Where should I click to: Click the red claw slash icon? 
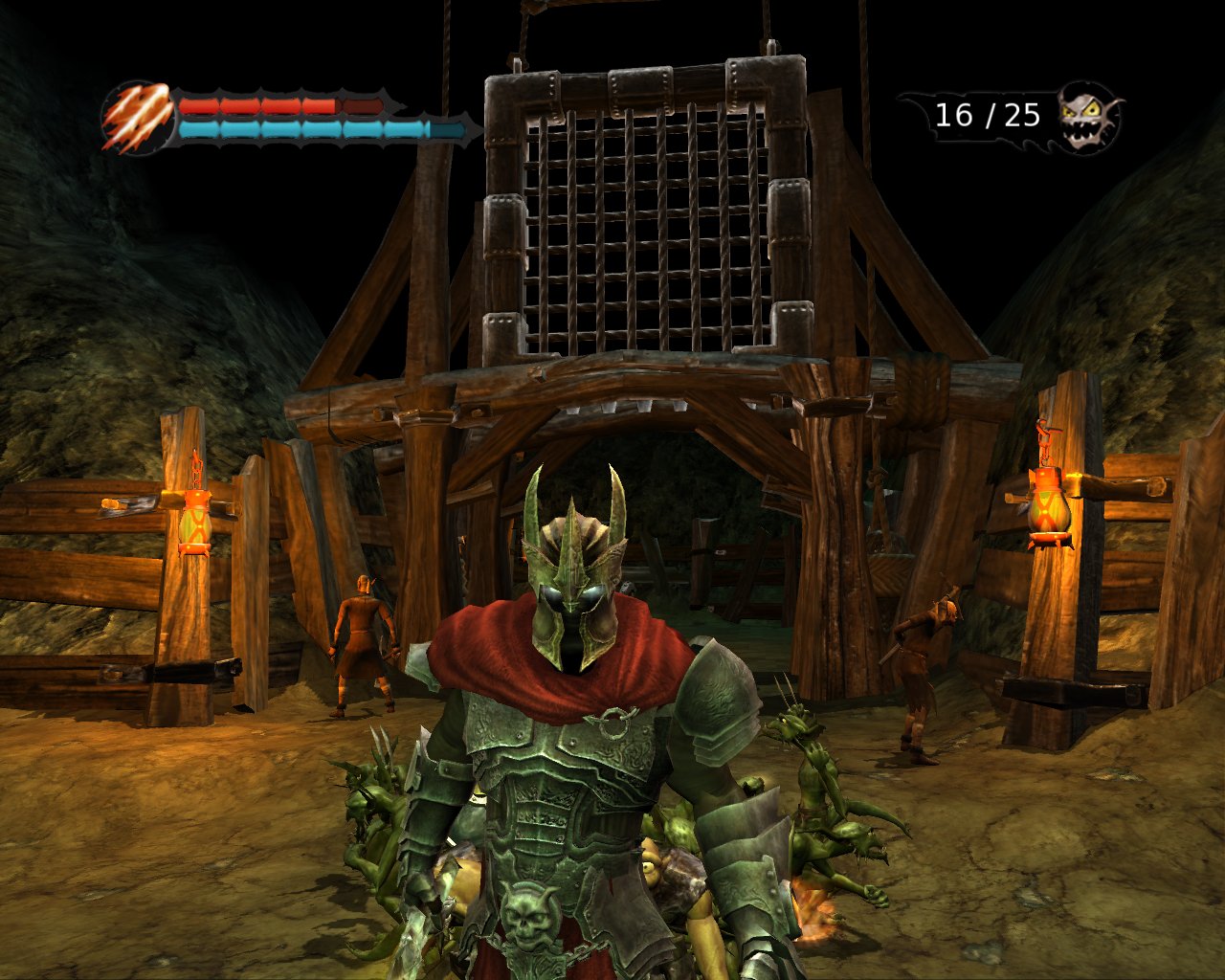[x=137, y=118]
